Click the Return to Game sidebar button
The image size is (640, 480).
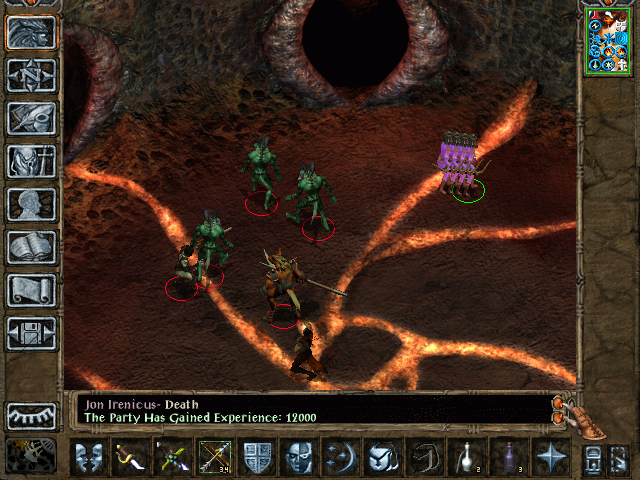(x=32, y=33)
